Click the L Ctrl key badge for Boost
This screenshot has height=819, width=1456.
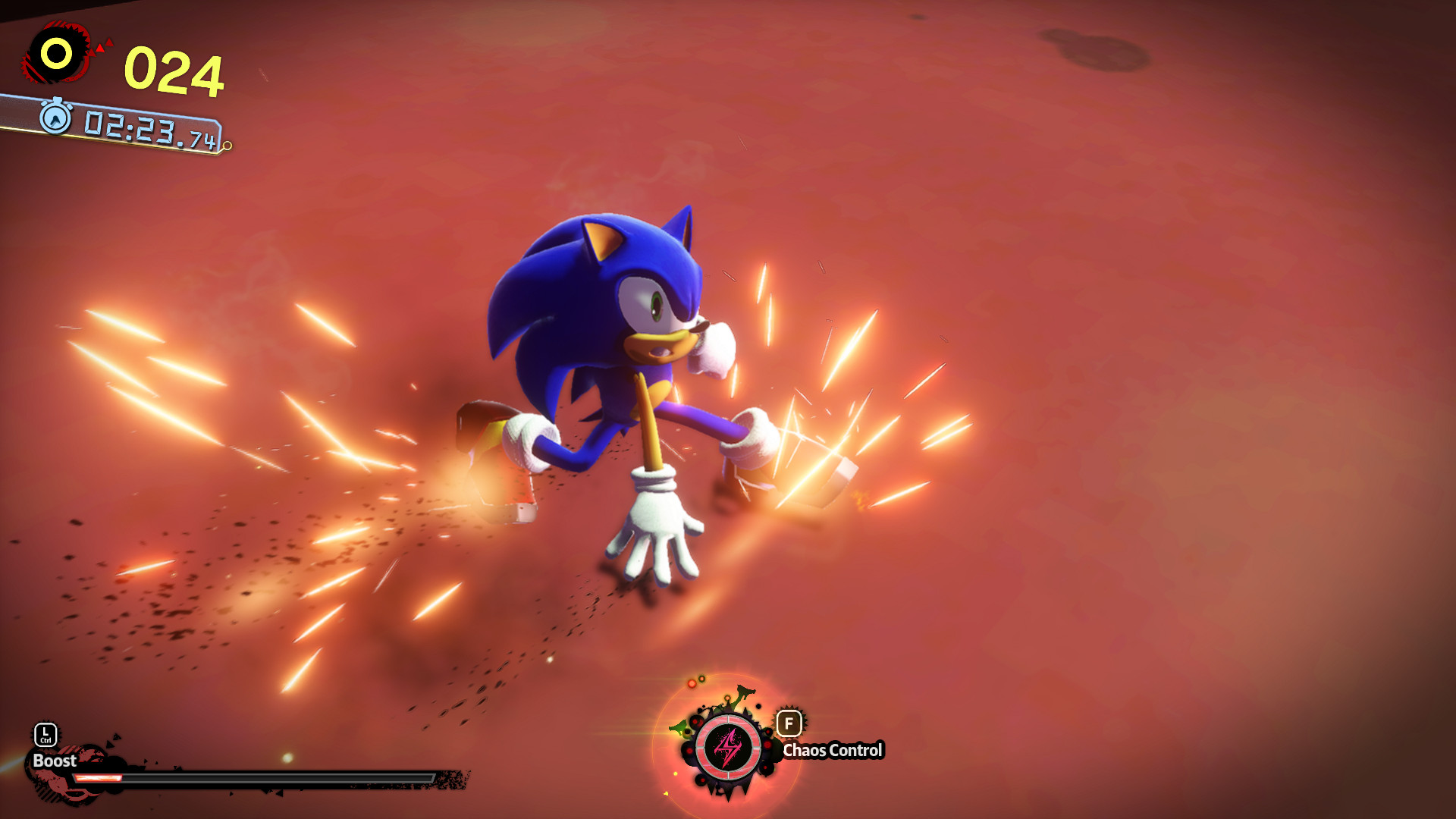[45, 736]
